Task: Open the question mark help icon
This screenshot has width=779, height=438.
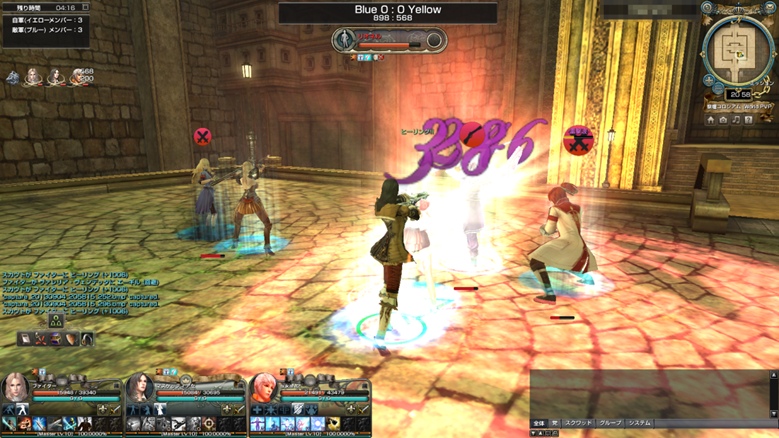Action: tap(749, 120)
